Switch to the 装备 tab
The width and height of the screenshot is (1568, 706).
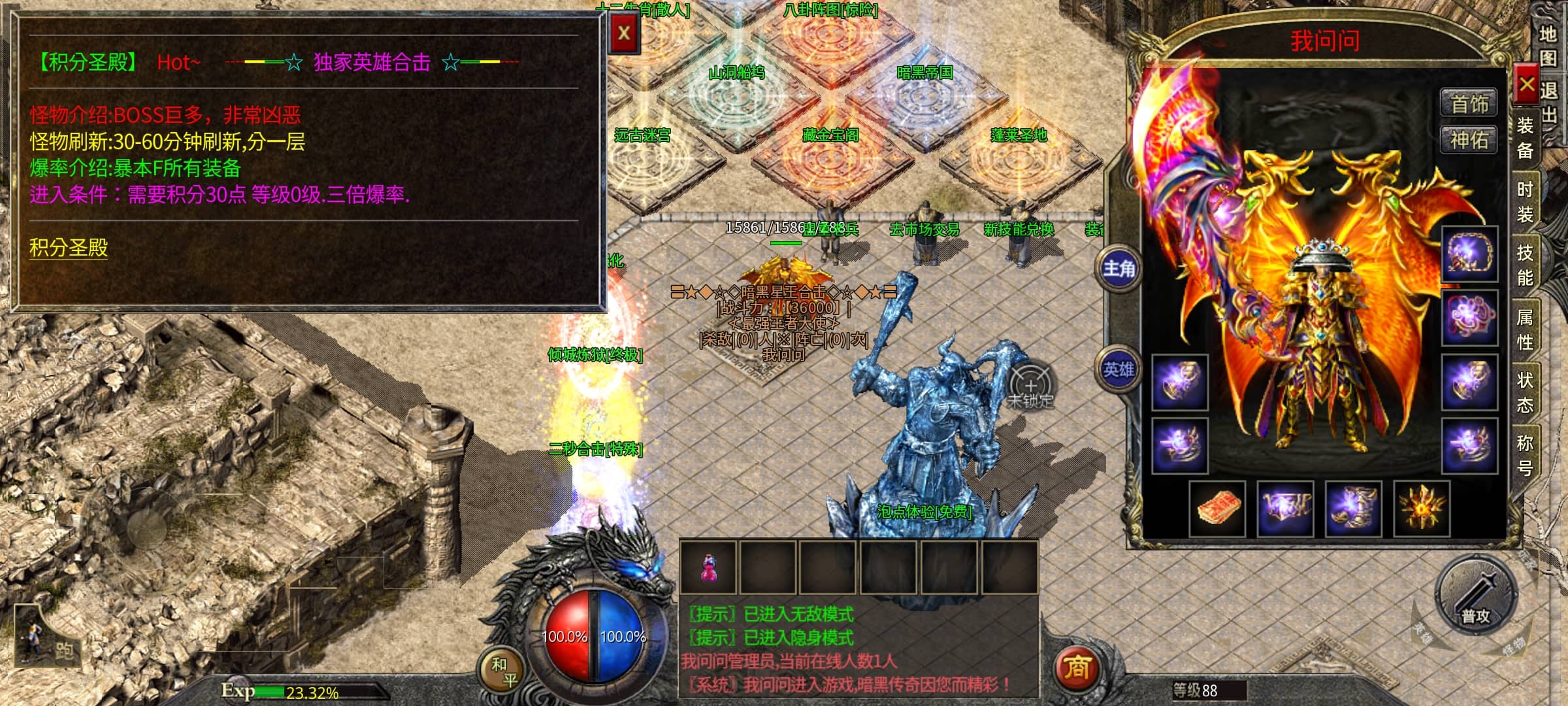tap(1525, 138)
